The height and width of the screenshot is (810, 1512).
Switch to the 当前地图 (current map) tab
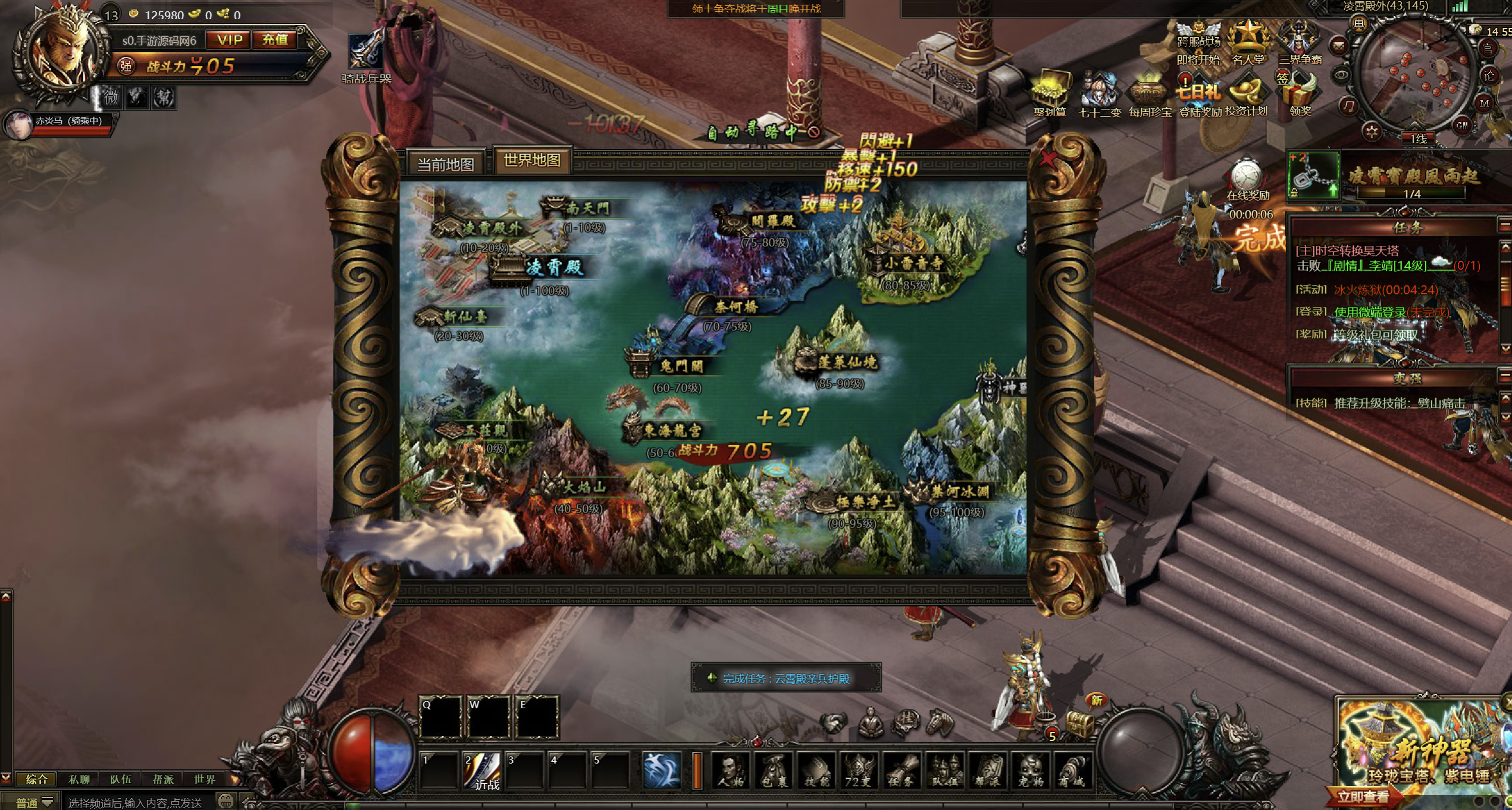coord(446,164)
